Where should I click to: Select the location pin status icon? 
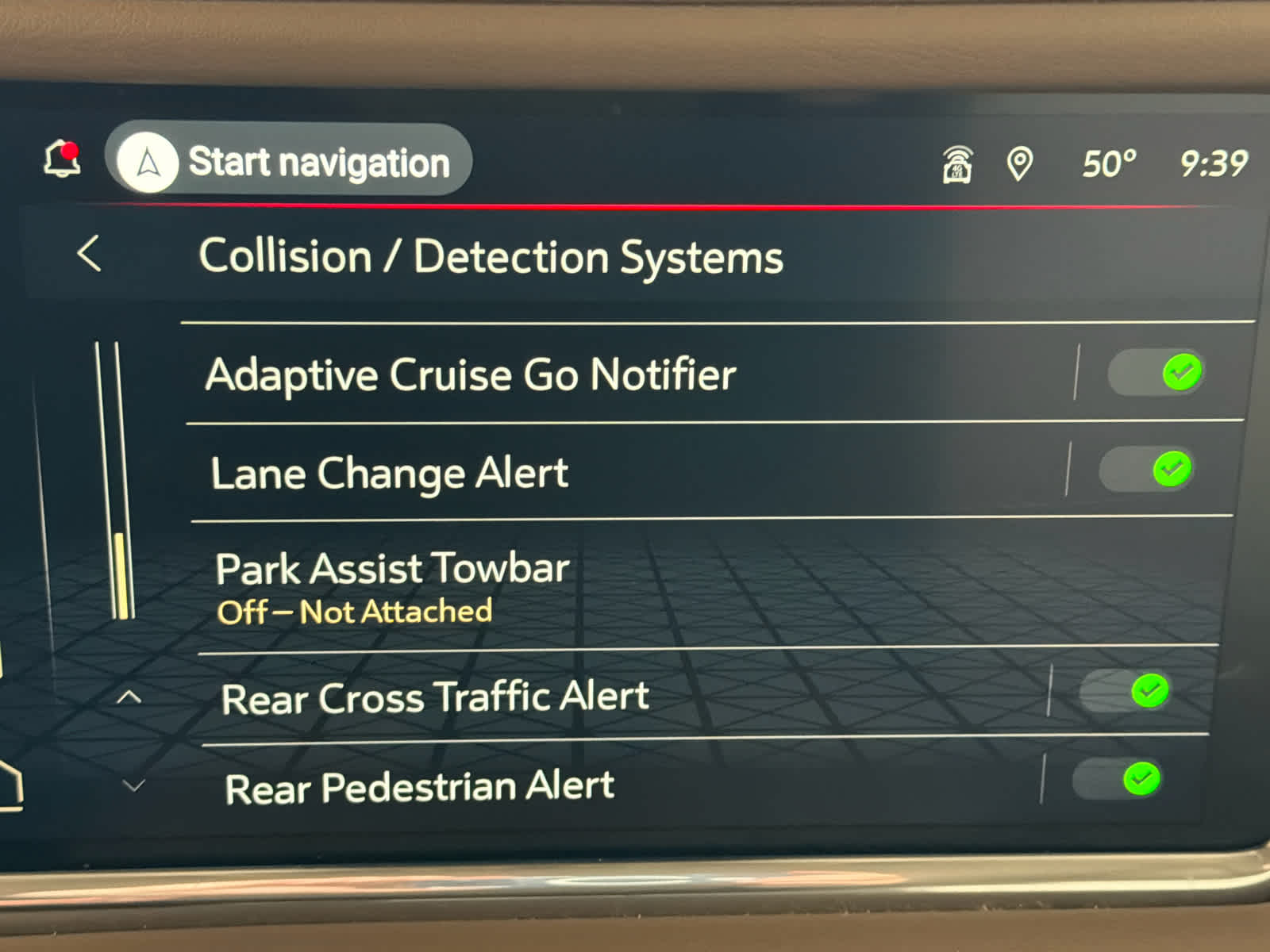1019,164
